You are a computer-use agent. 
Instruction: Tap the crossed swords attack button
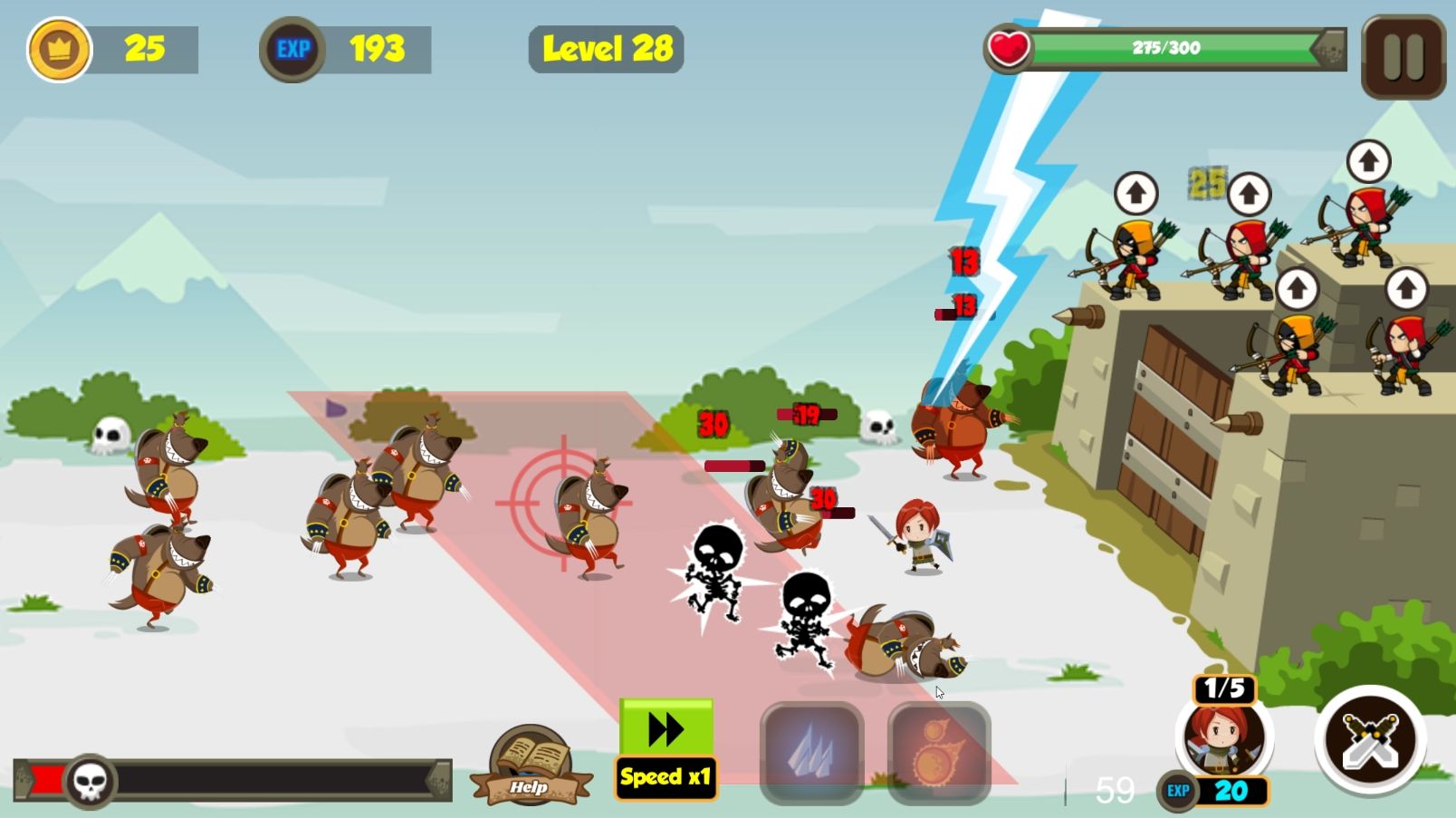[1370, 739]
